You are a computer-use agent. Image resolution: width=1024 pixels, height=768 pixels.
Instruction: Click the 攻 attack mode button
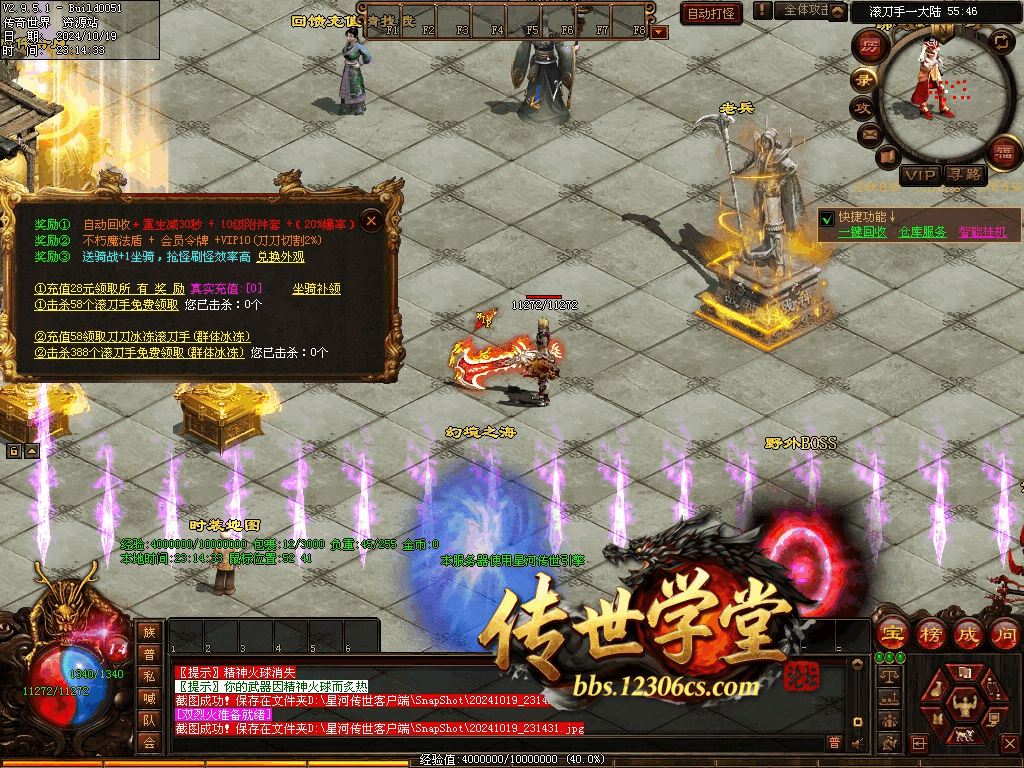pyautogui.click(x=861, y=107)
